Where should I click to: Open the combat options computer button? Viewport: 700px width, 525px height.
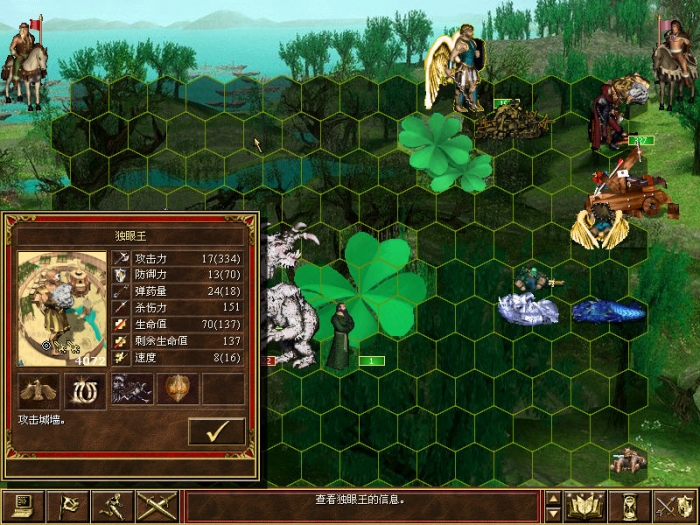click(x=21, y=507)
